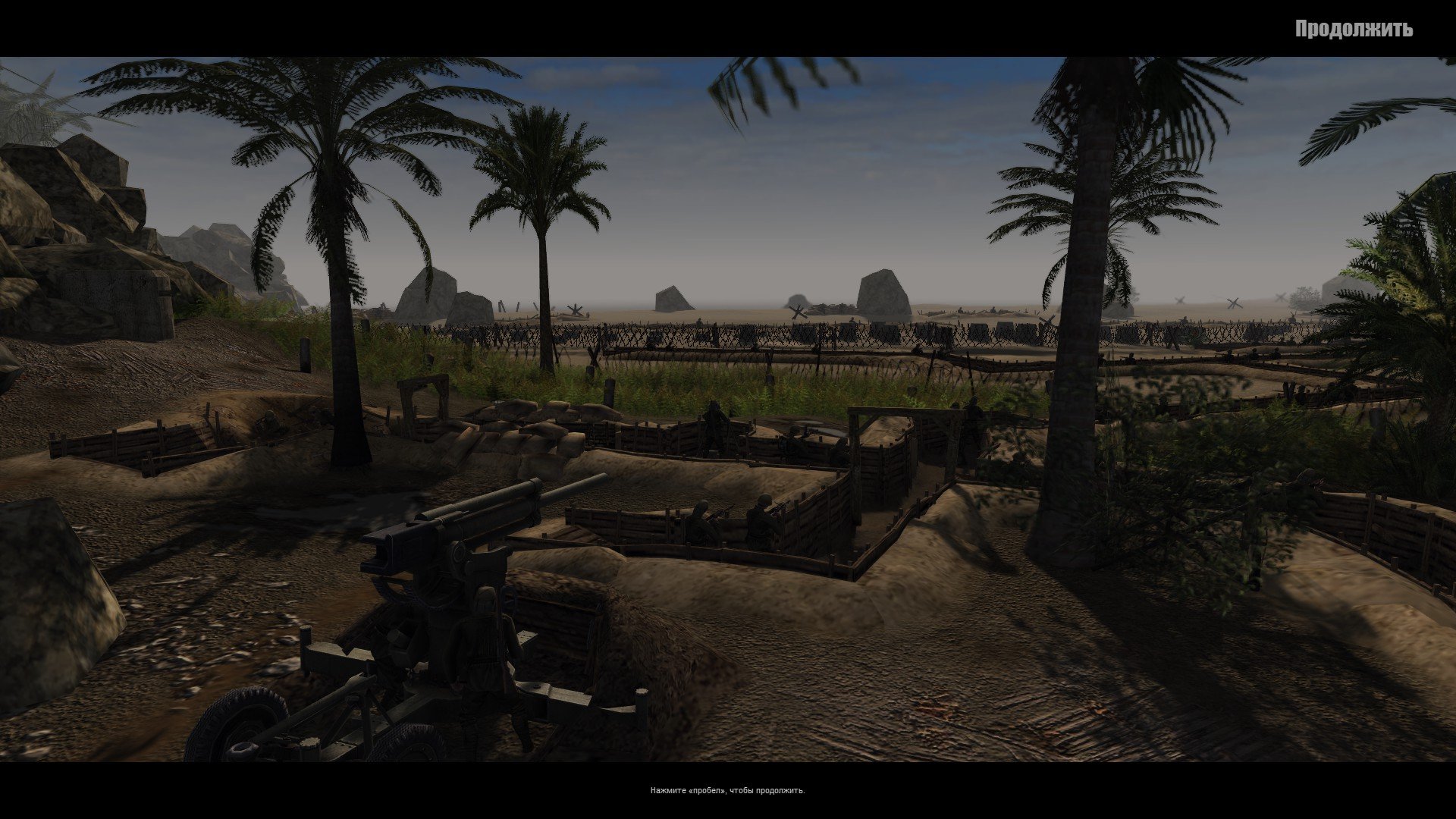Click the Продолжить continue button
1456x819 pixels.
[x=1353, y=29]
